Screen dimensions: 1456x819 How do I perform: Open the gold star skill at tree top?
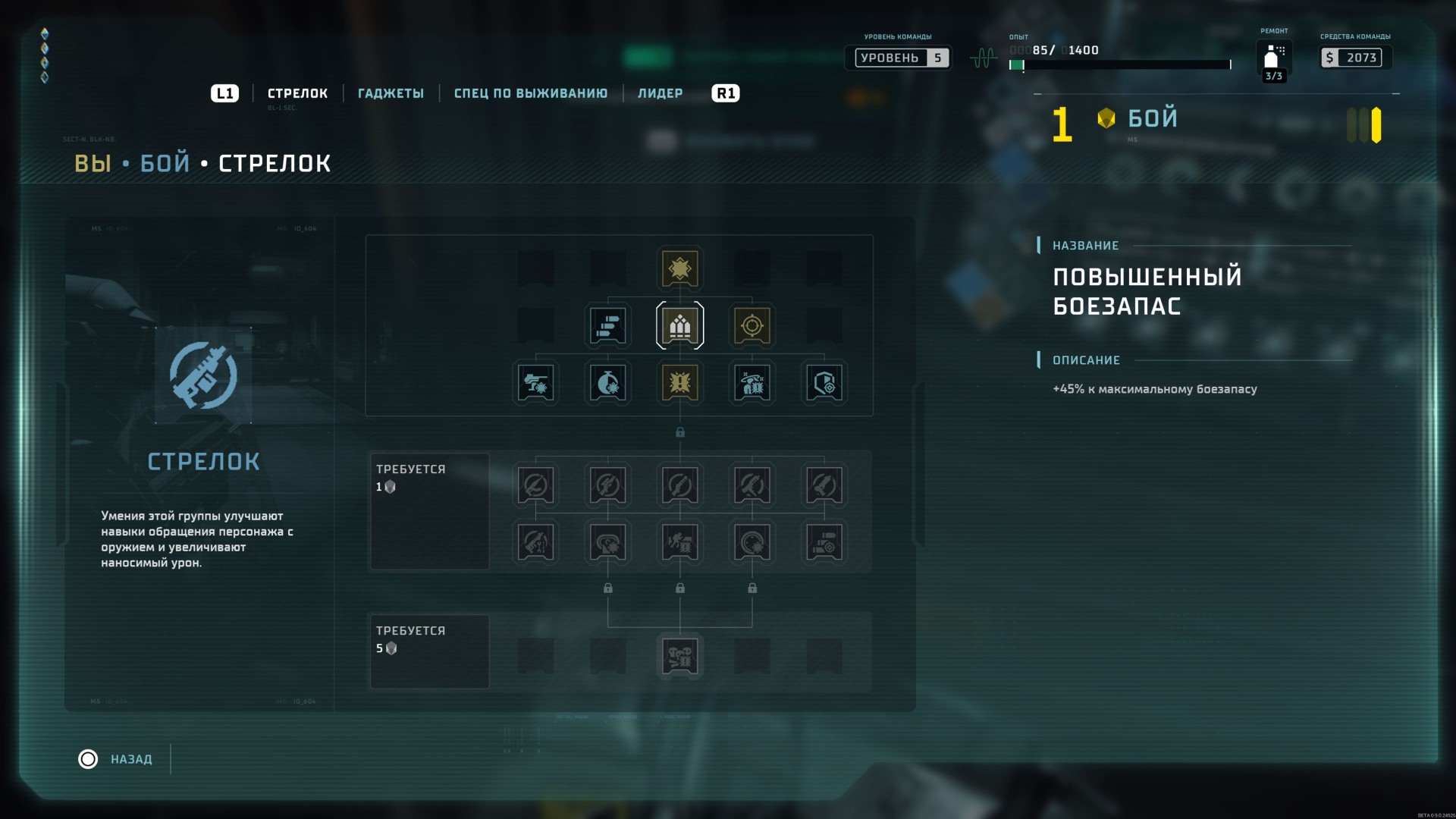679,268
